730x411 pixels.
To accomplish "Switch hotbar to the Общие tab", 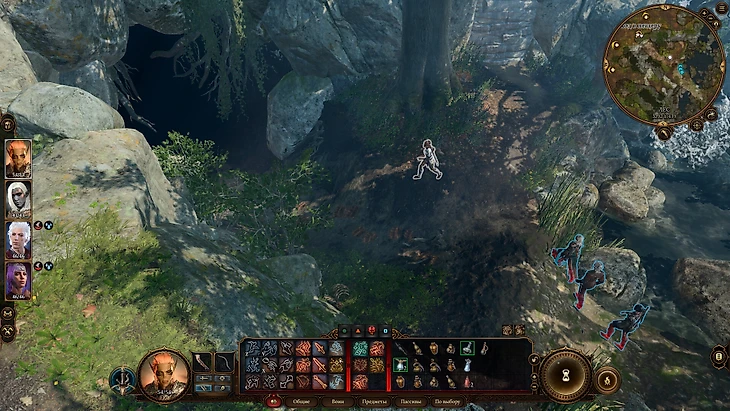I will coord(301,401).
